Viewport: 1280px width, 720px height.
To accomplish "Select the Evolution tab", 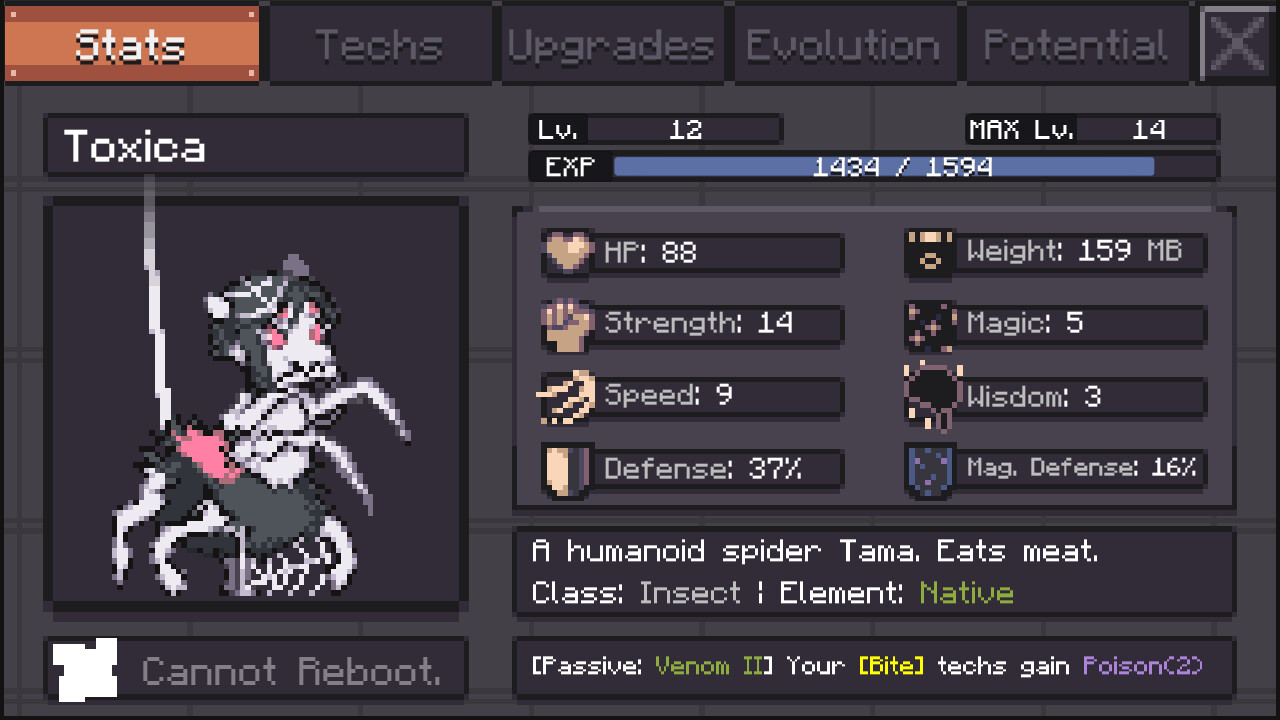I will [845, 43].
